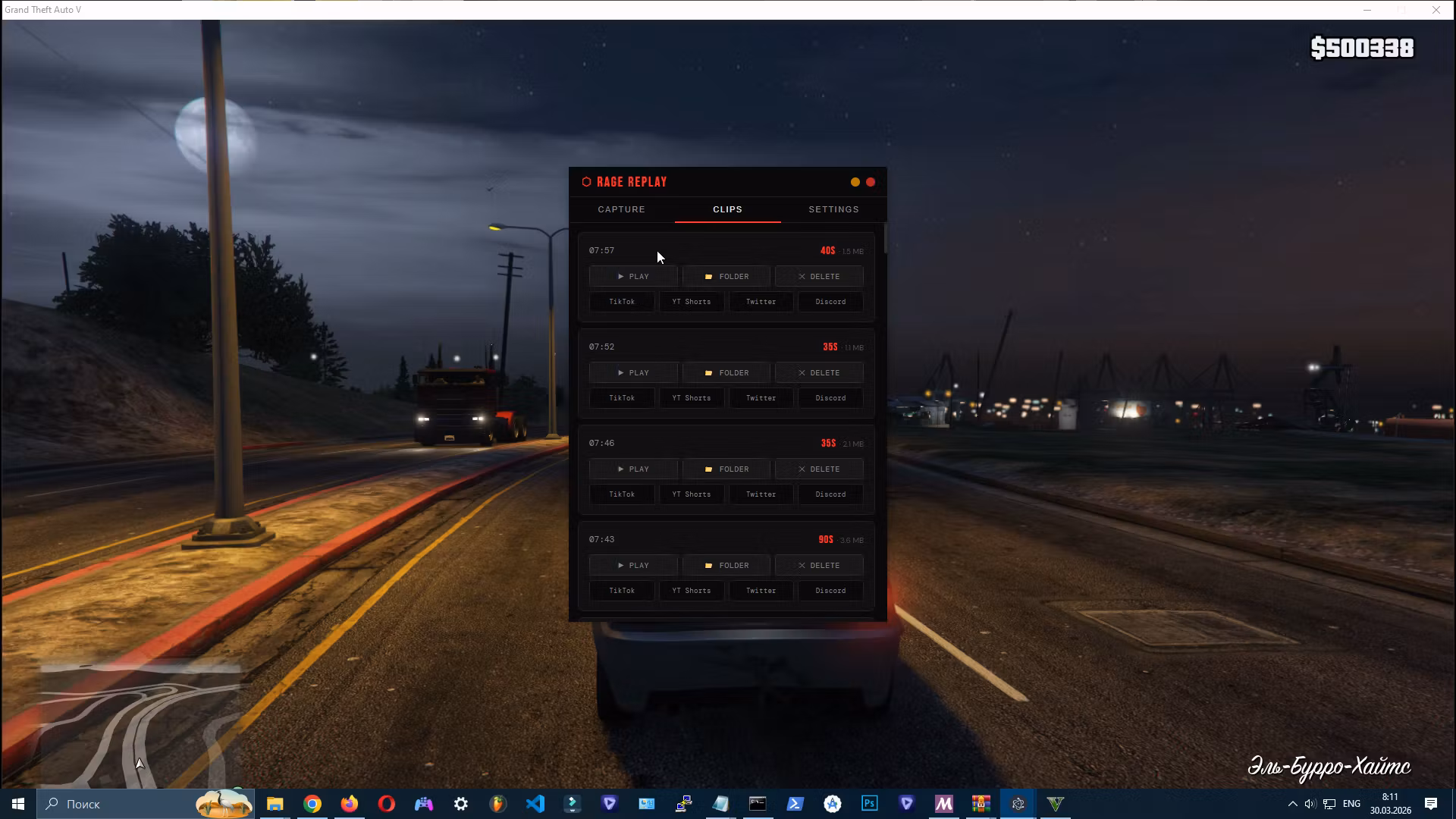Share the 07:57 clip to TikTok
The width and height of the screenshot is (1456, 819).
coord(621,301)
